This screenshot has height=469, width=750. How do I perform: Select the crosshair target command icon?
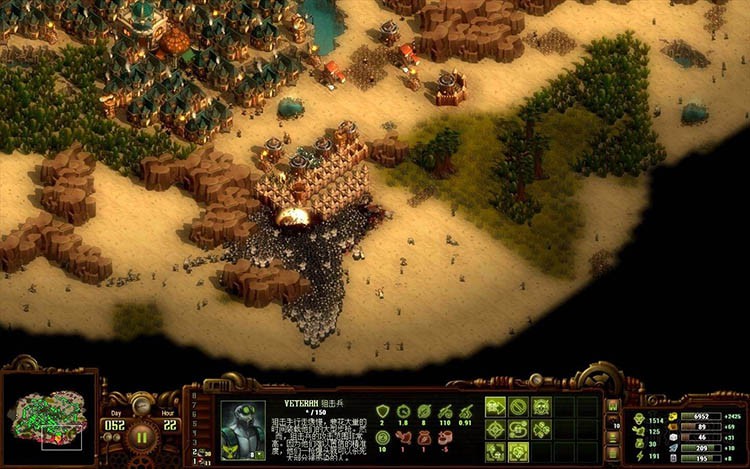click(496, 430)
